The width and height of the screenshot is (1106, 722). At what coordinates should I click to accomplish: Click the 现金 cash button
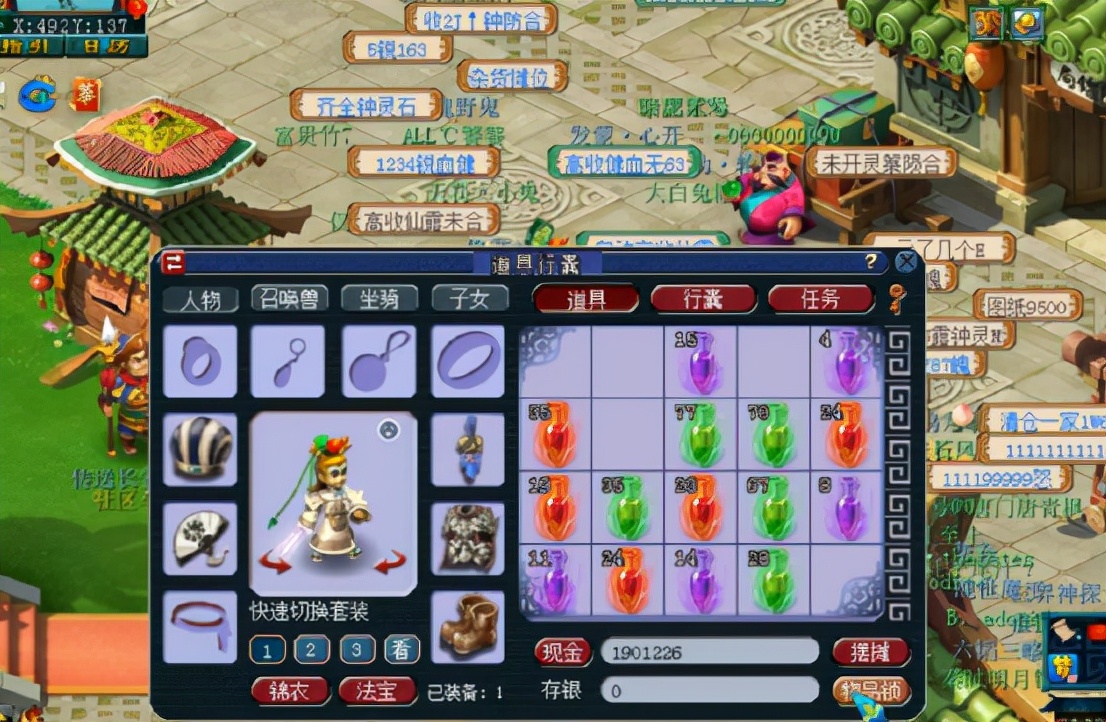click(563, 652)
